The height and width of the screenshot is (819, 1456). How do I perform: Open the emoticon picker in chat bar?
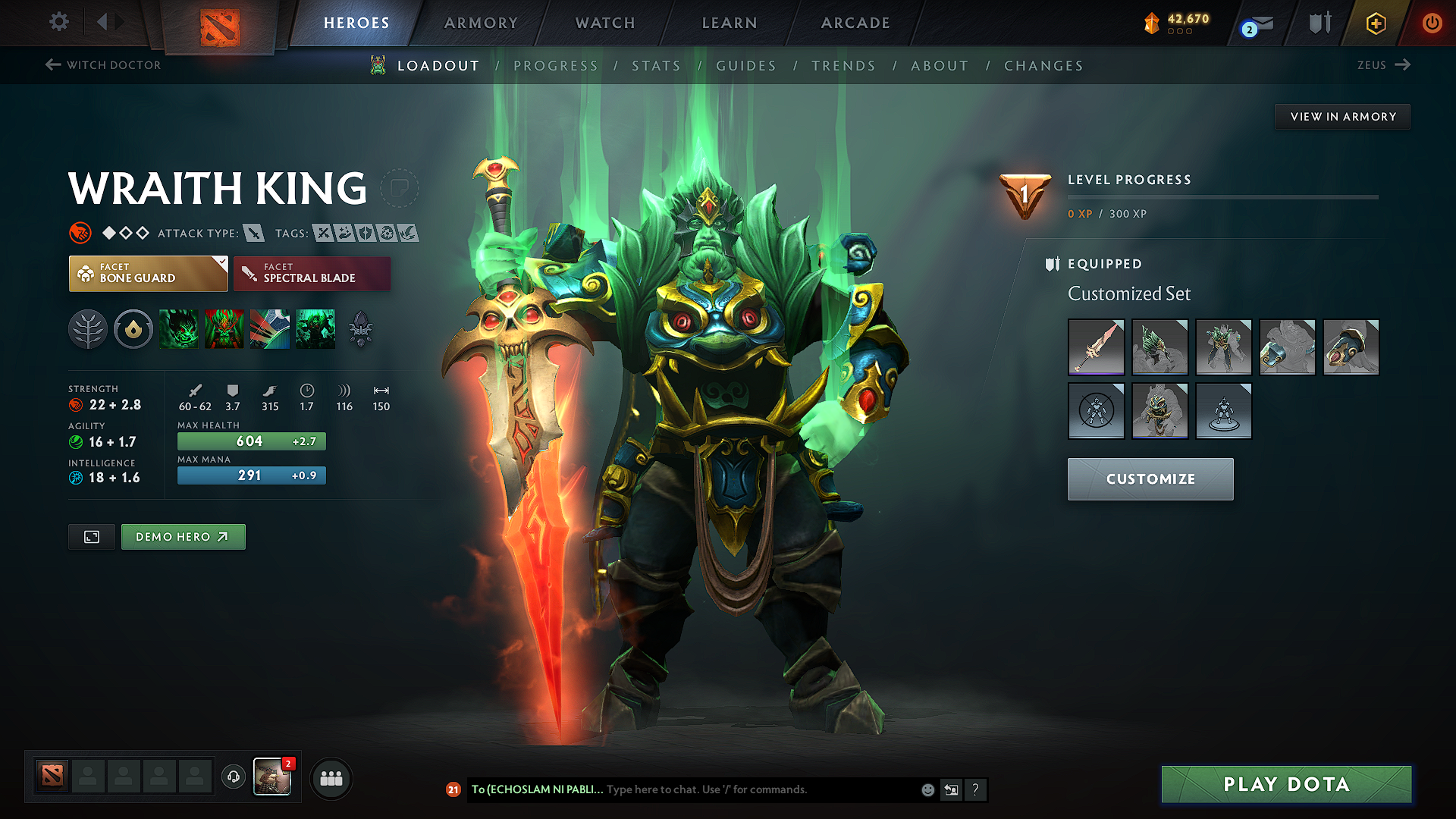[927, 789]
